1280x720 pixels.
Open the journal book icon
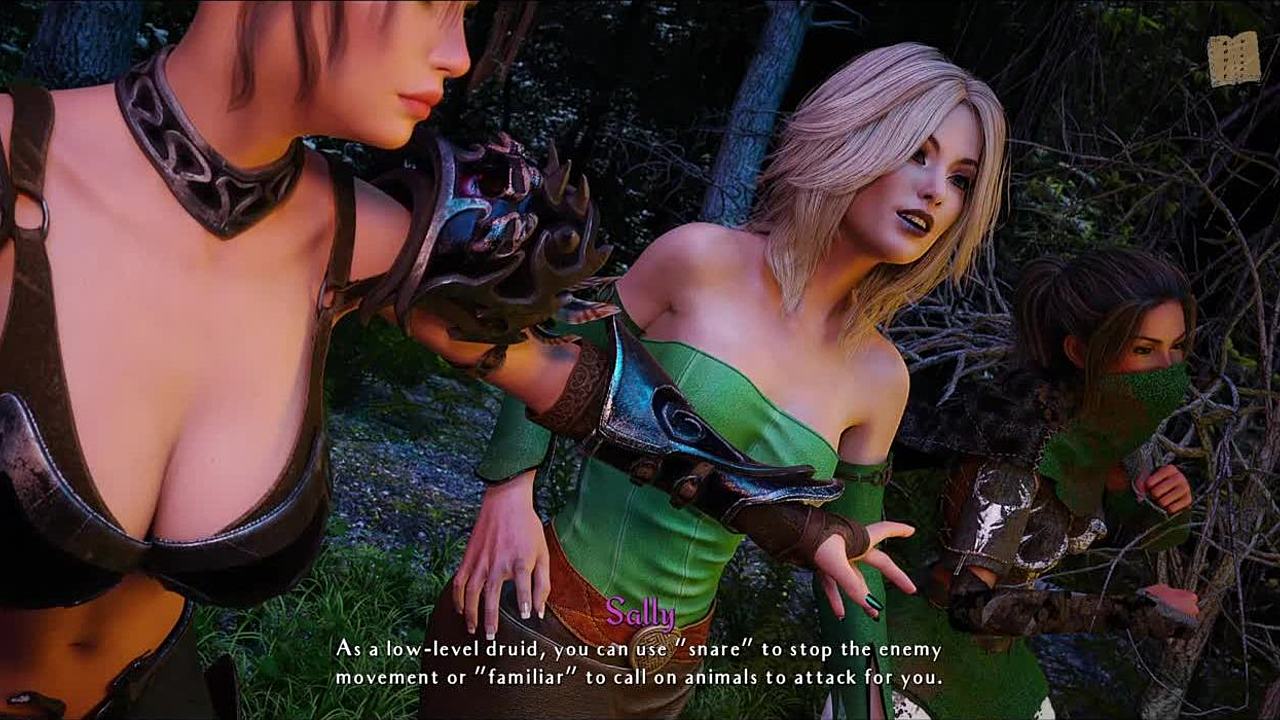coord(1233,60)
